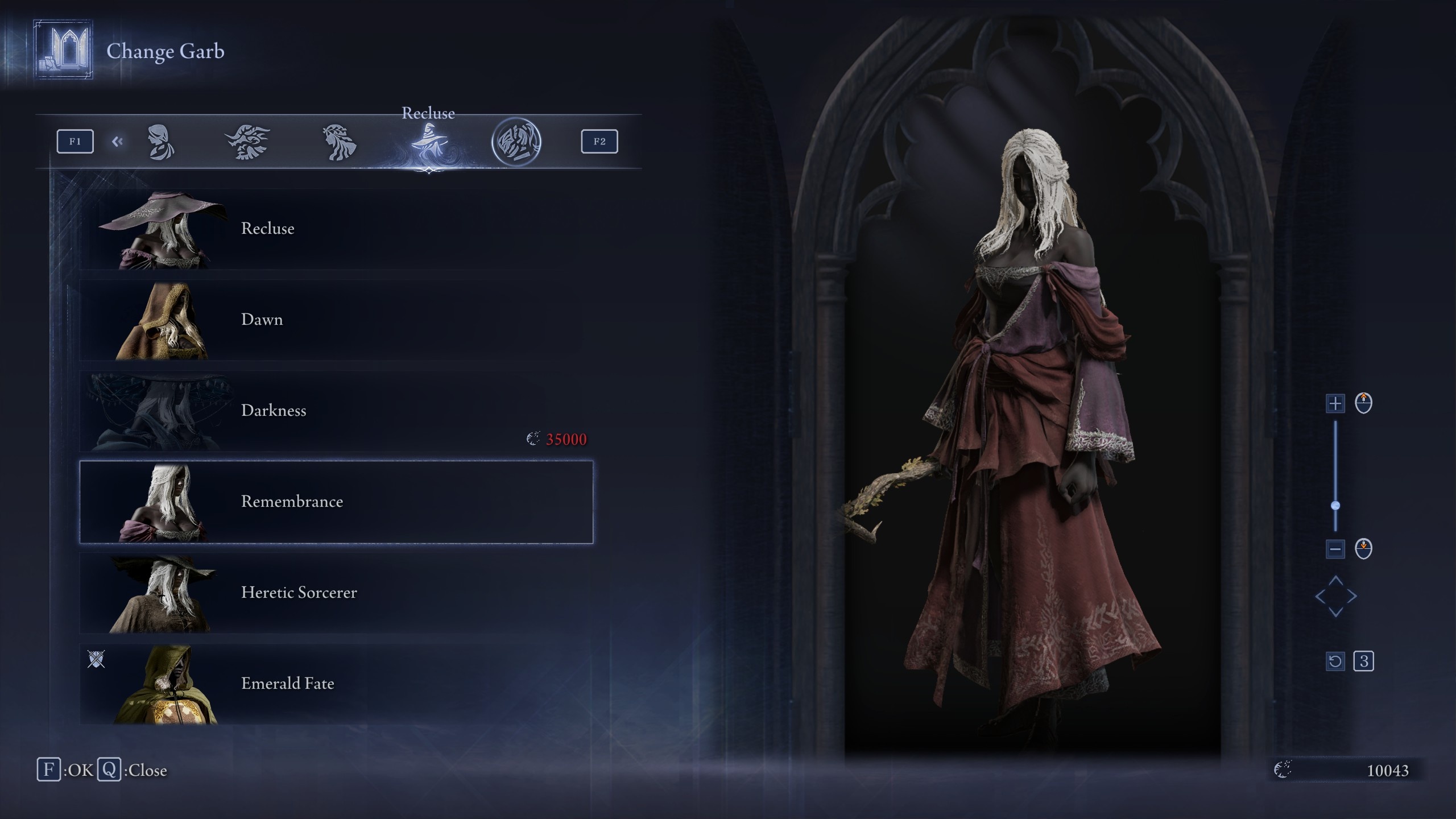1456x819 pixels.
Task: Switch to the flower-crowned woman character tab
Action: tap(340, 142)
